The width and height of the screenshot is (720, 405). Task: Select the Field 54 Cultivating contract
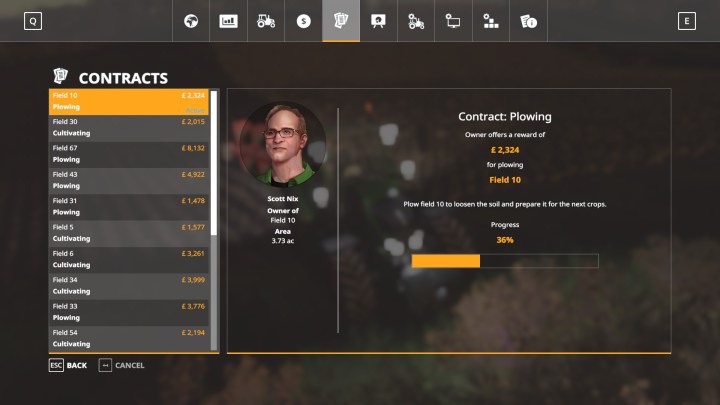(x=130, y=337)
